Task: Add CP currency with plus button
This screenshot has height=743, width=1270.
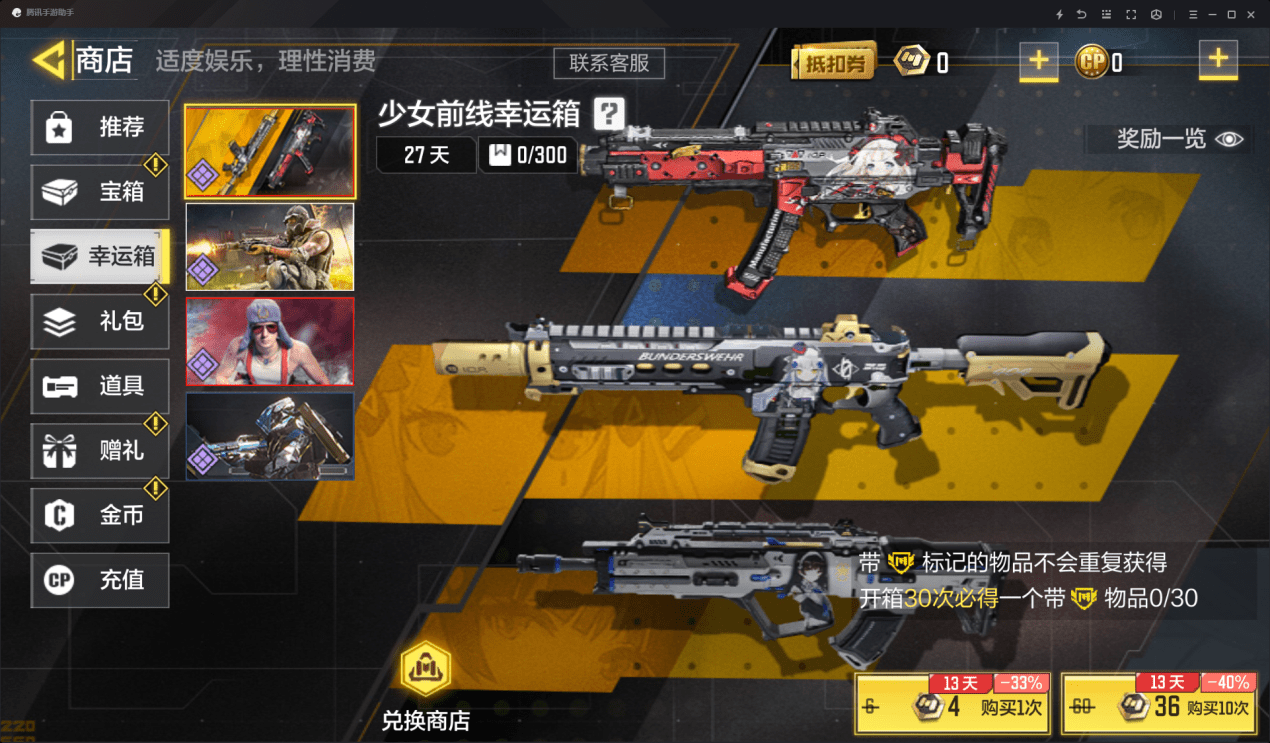Action: pos(1217,61)
